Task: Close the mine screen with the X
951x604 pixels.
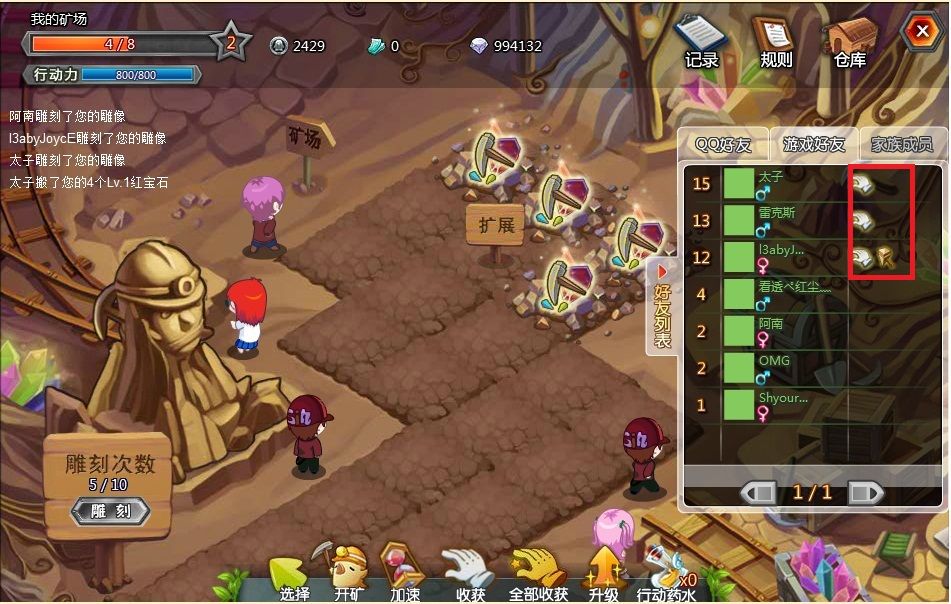Action: point(918,33)
